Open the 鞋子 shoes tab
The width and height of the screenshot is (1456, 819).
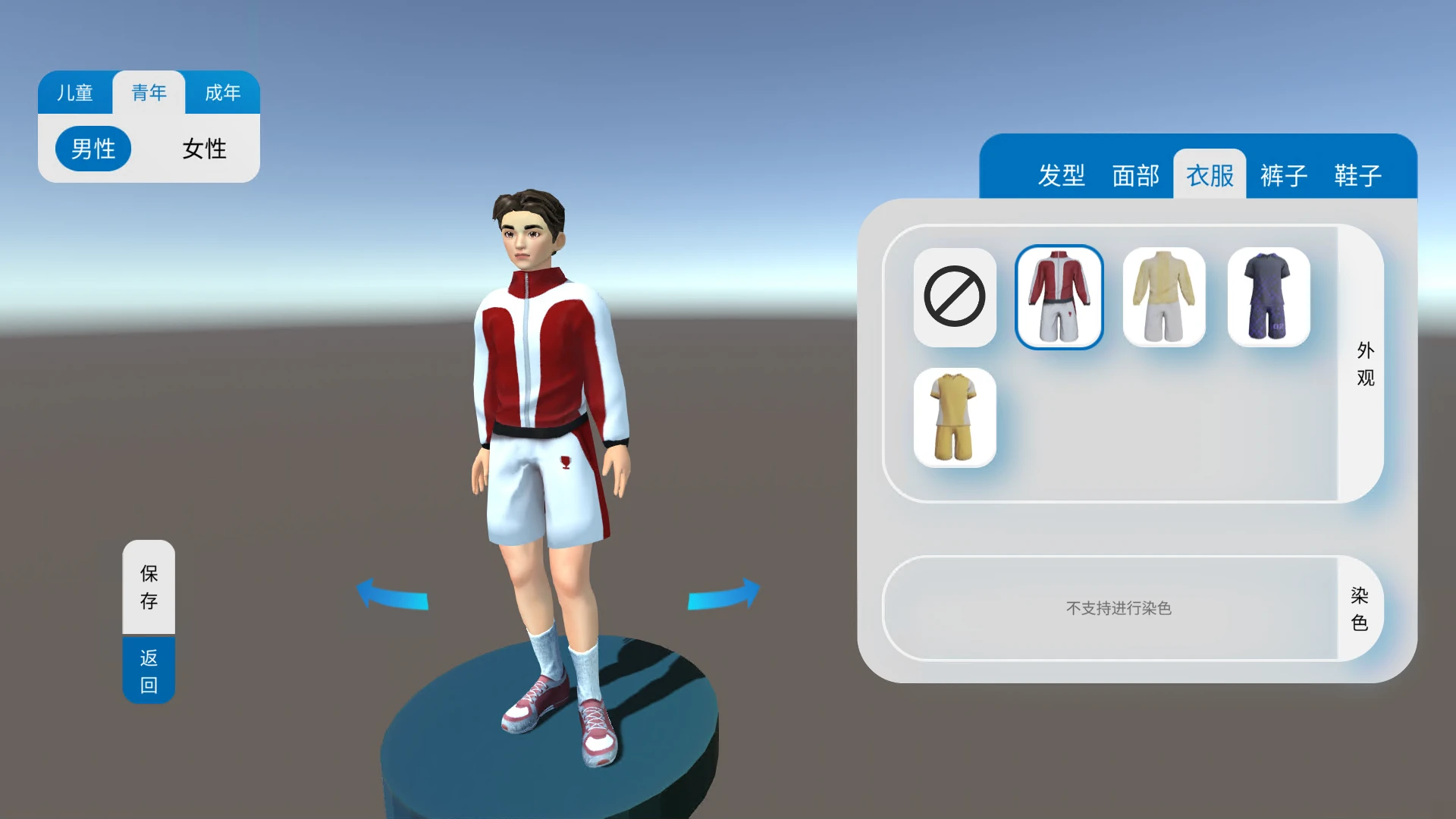tap(1357, 175)
